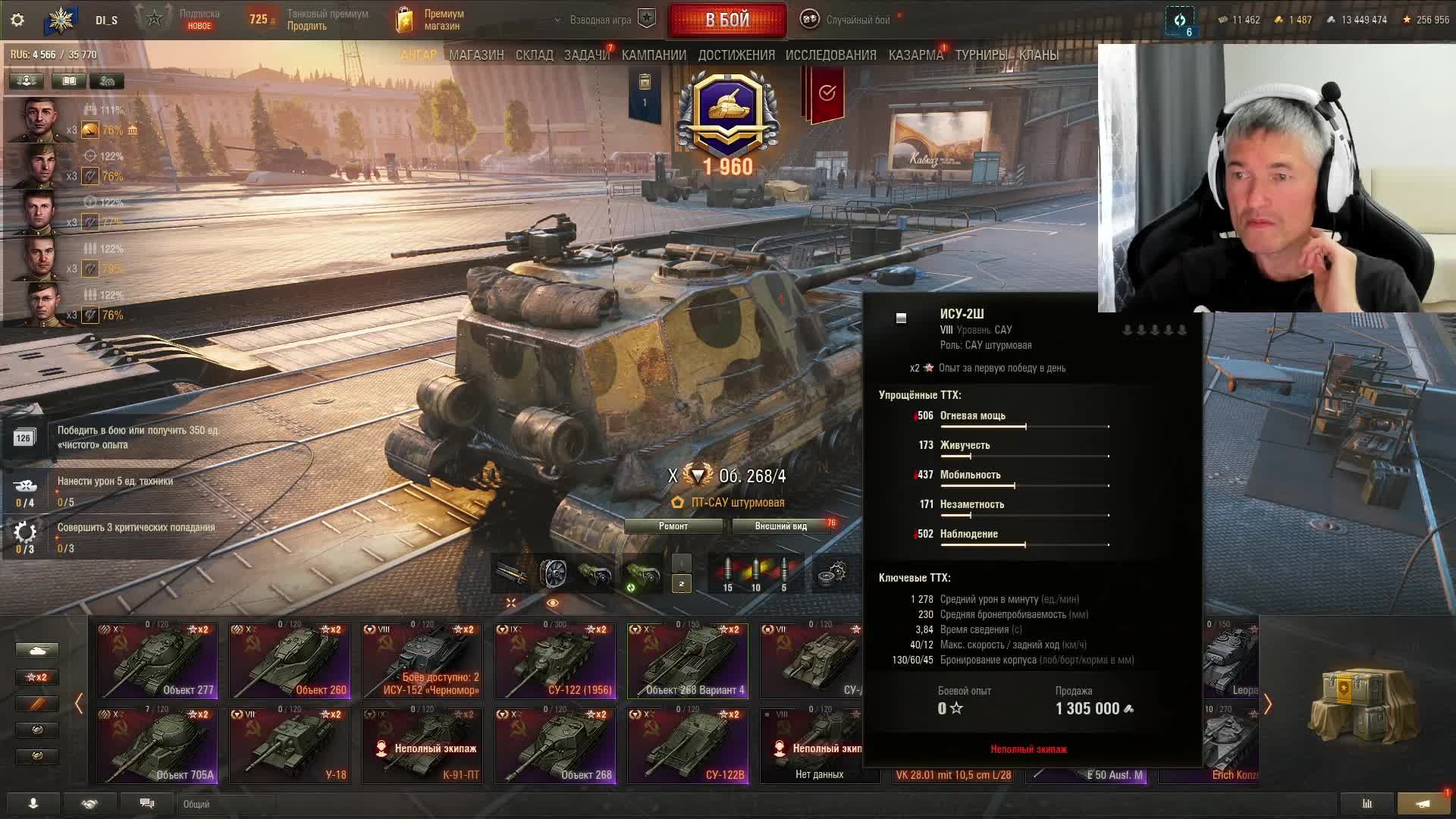Choose the Объект 705А tank tile
This screenshot has width=1456, height=819.
click(x=157, y=745)
